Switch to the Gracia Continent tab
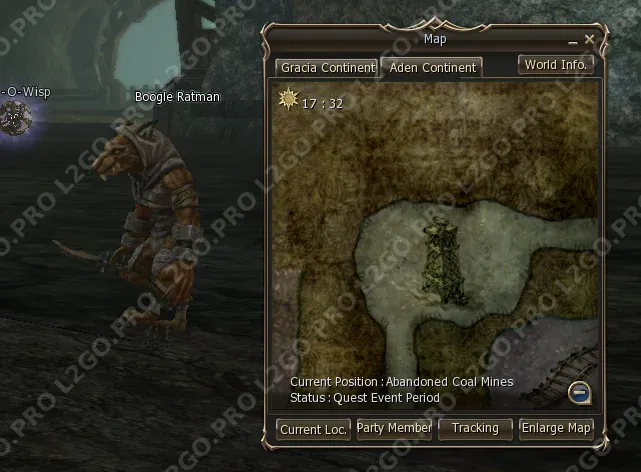 pyautogui.click(x=327, y=68)
